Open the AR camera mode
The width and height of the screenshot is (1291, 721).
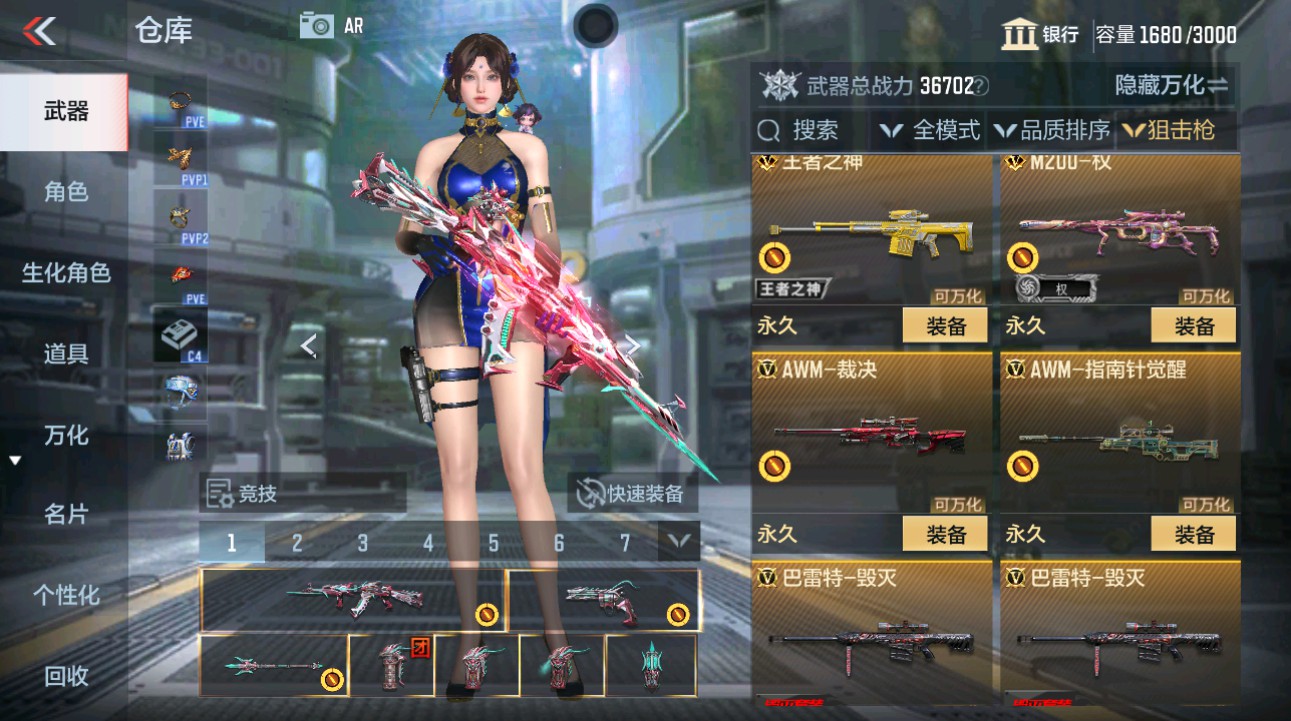pyautogui.click(x=319, y=26)
